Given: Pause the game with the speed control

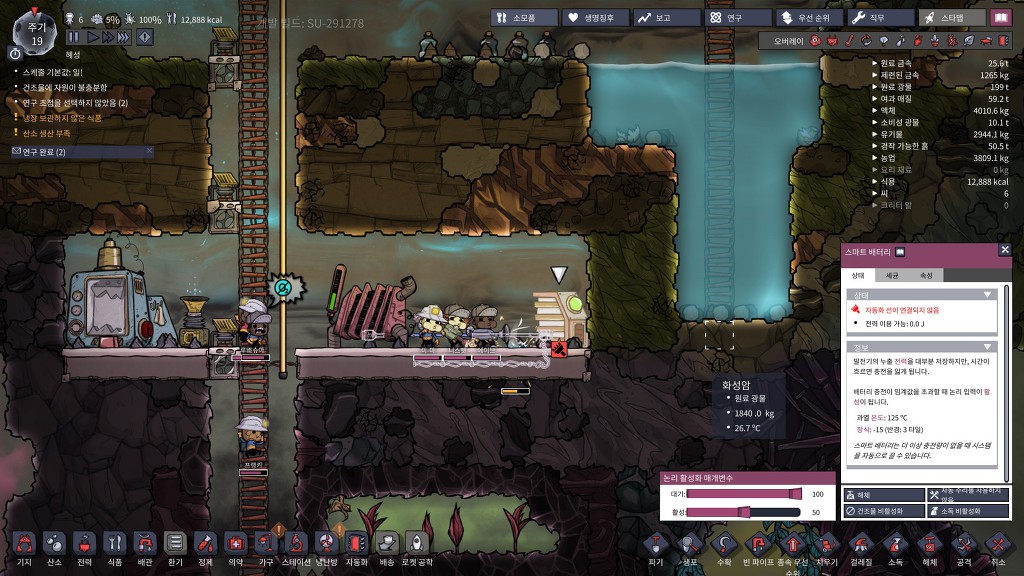Looking at the screenshot, I should pos(72,37).
